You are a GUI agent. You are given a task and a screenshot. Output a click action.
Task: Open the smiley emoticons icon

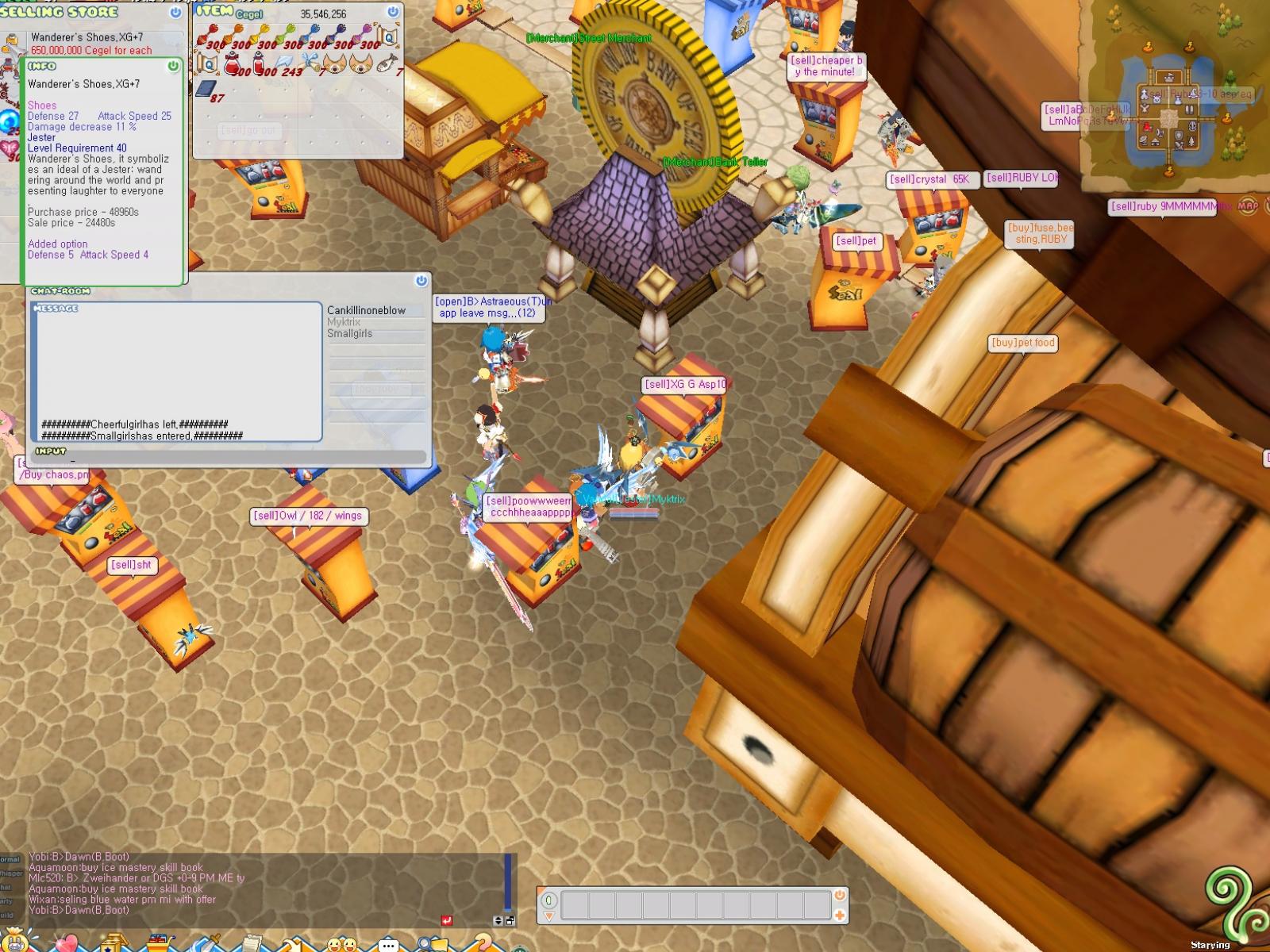pos(342,944)
